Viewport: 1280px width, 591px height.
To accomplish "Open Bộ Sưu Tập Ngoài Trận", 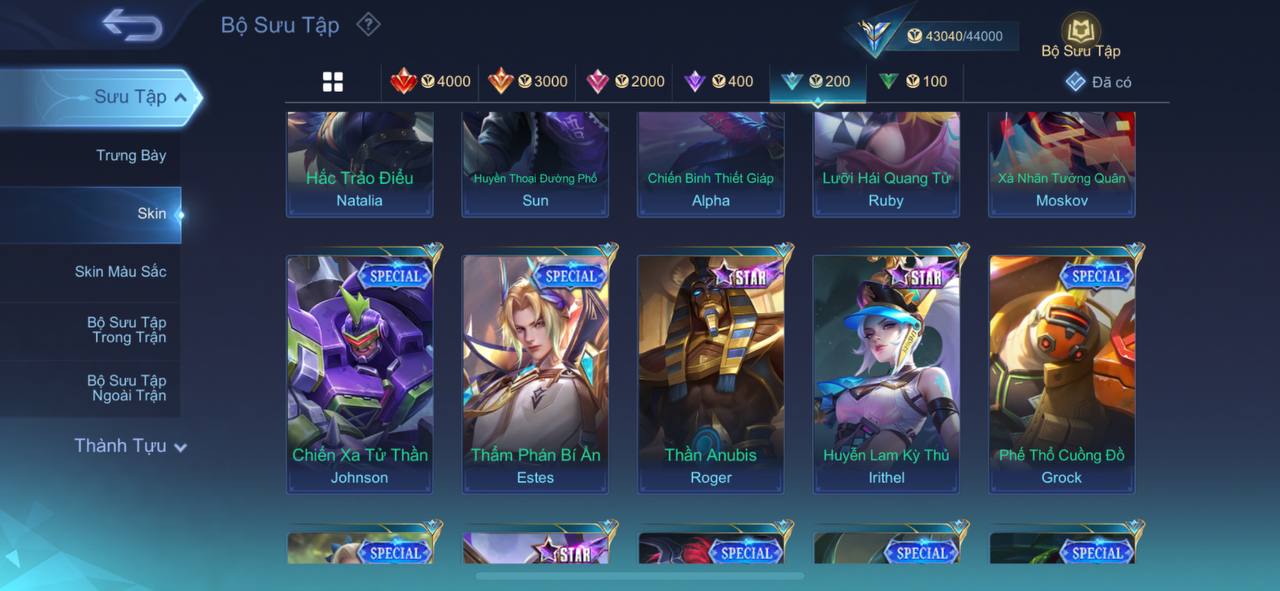I will coord(127,388).
